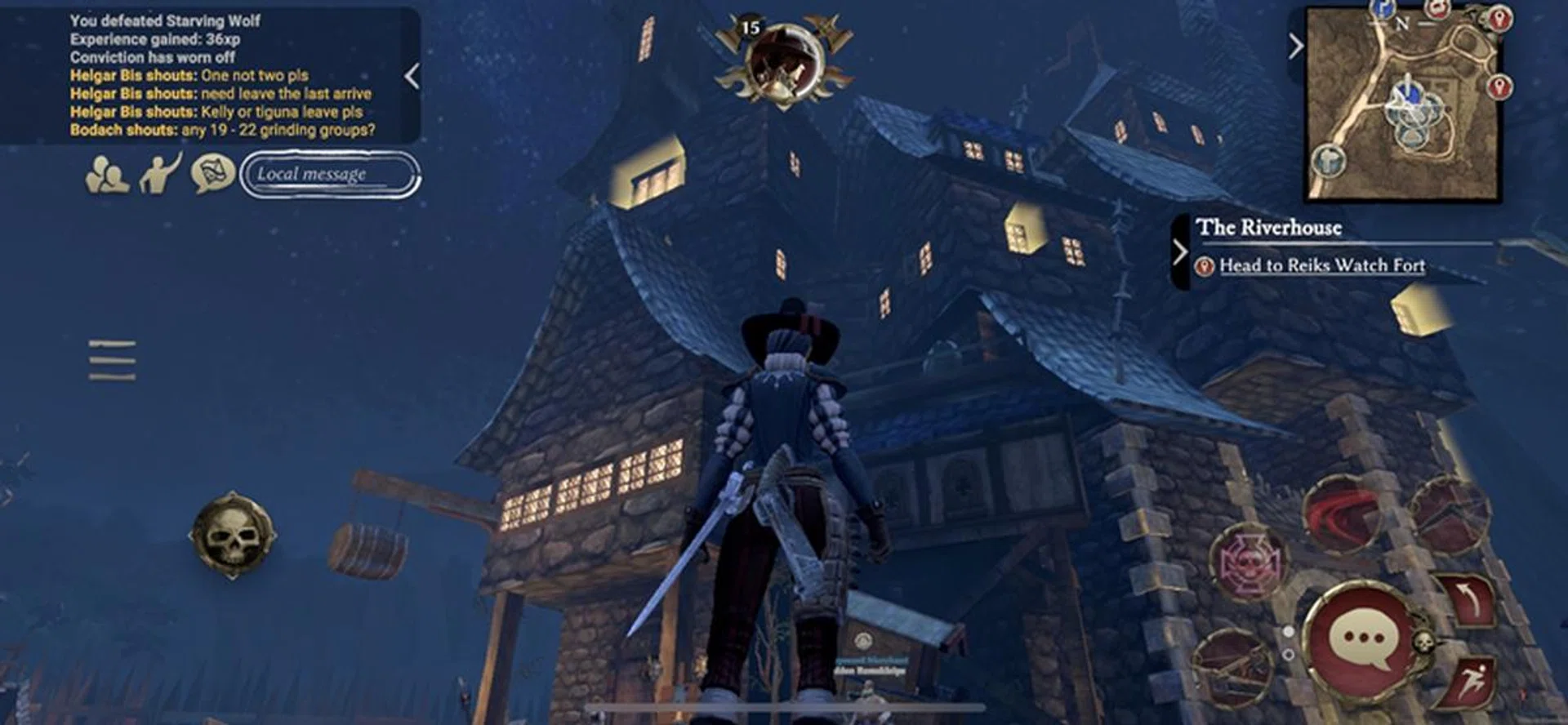
Task: Select the red sword attack icon
Action: click(x=1341, y=511)
